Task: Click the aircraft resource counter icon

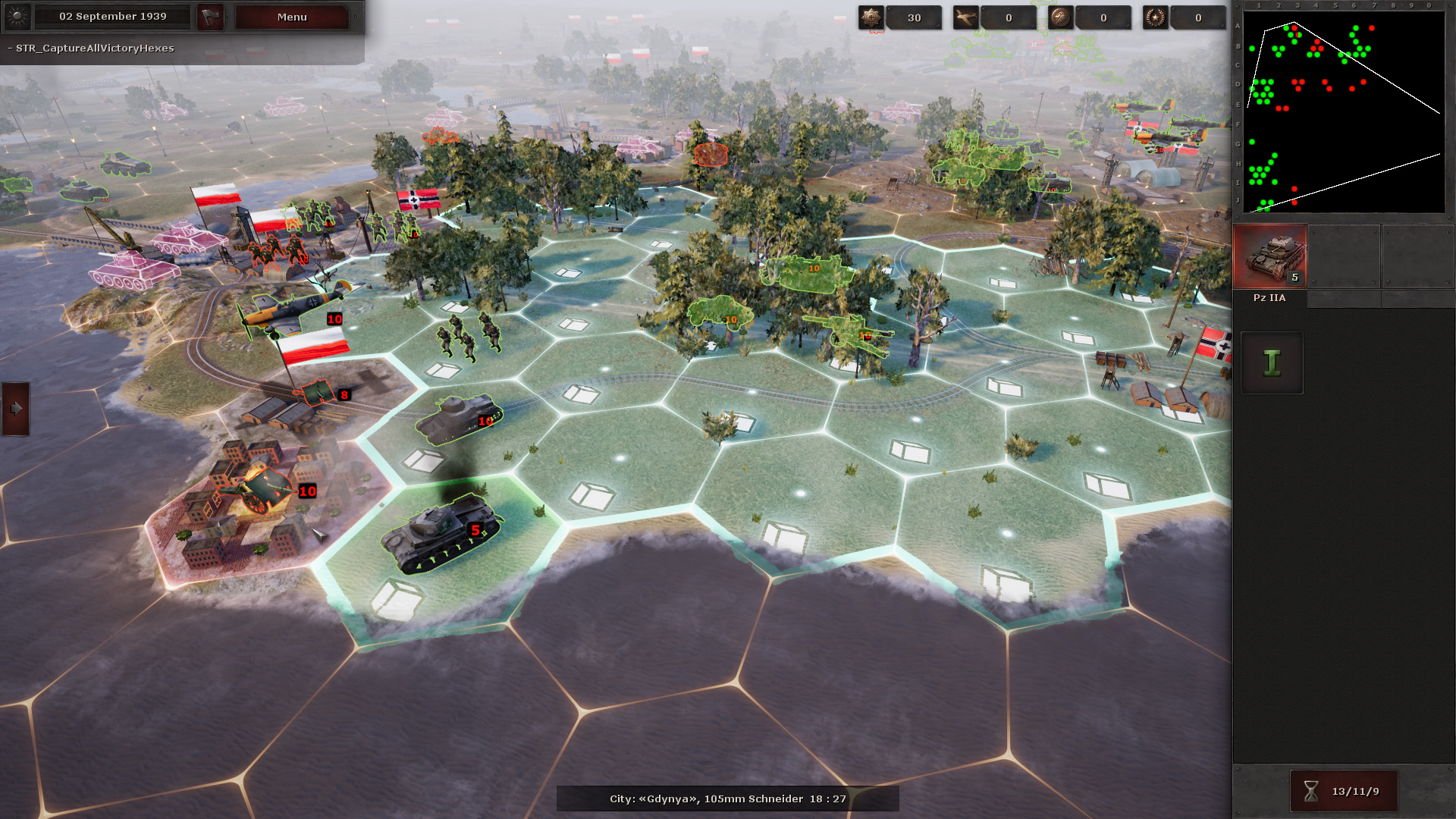Action: point(968,17)
